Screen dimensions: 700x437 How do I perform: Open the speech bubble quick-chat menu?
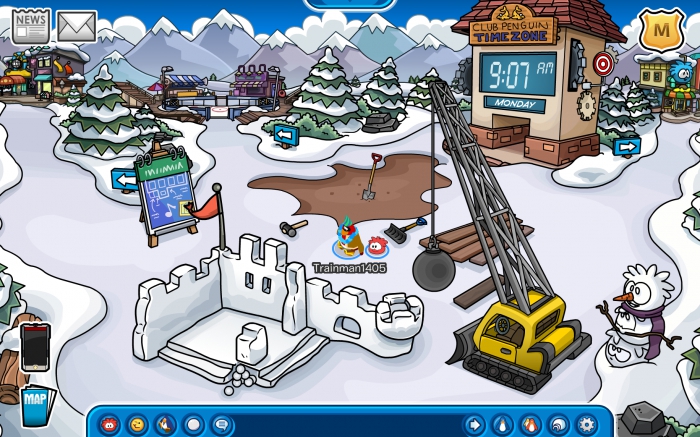pyautogui.click(x=220, y=424)
